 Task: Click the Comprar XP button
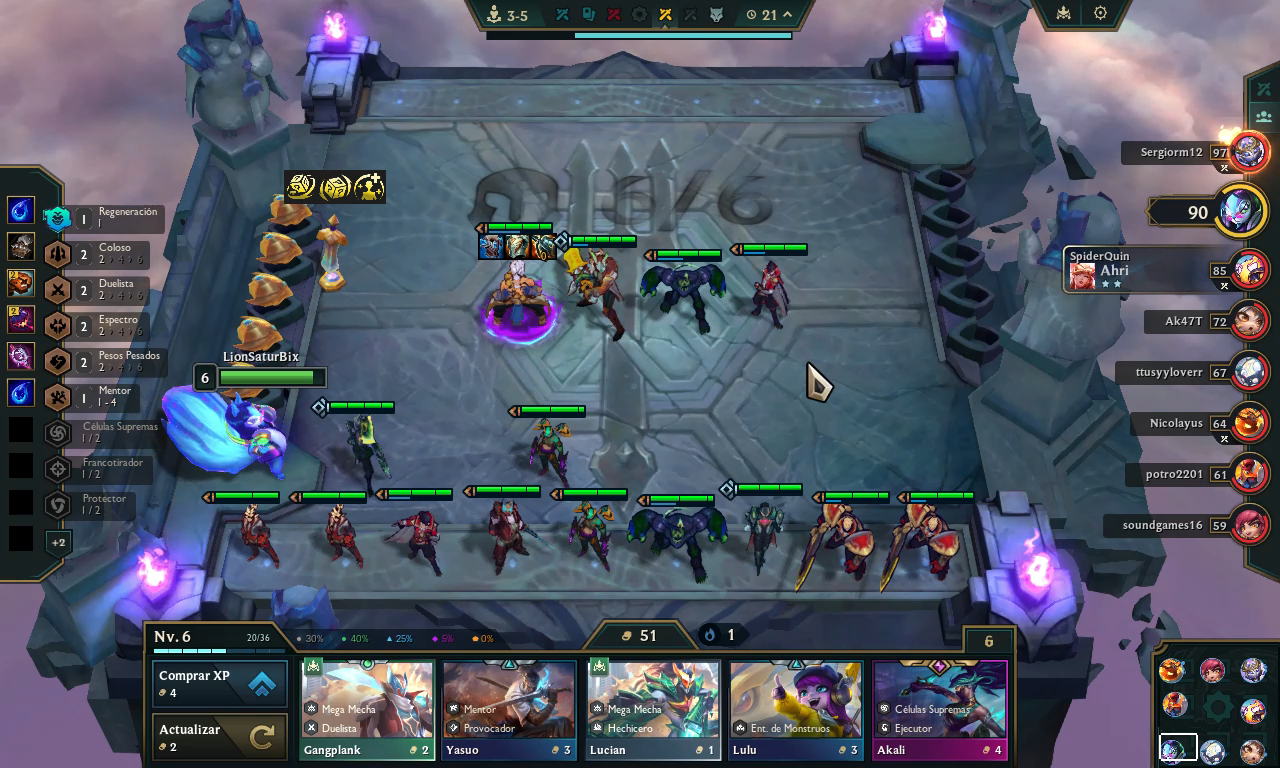pos(219,682)
